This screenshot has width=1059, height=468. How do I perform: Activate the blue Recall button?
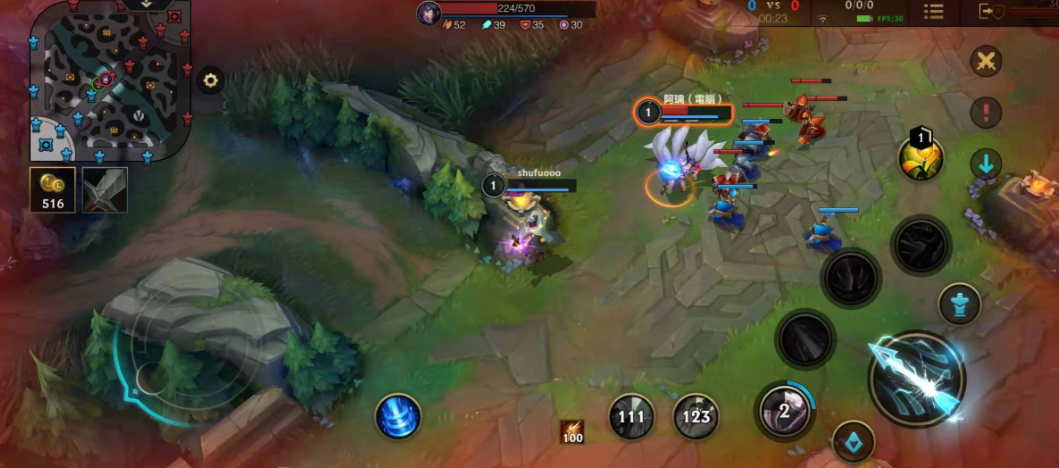(x=398, y=416)
